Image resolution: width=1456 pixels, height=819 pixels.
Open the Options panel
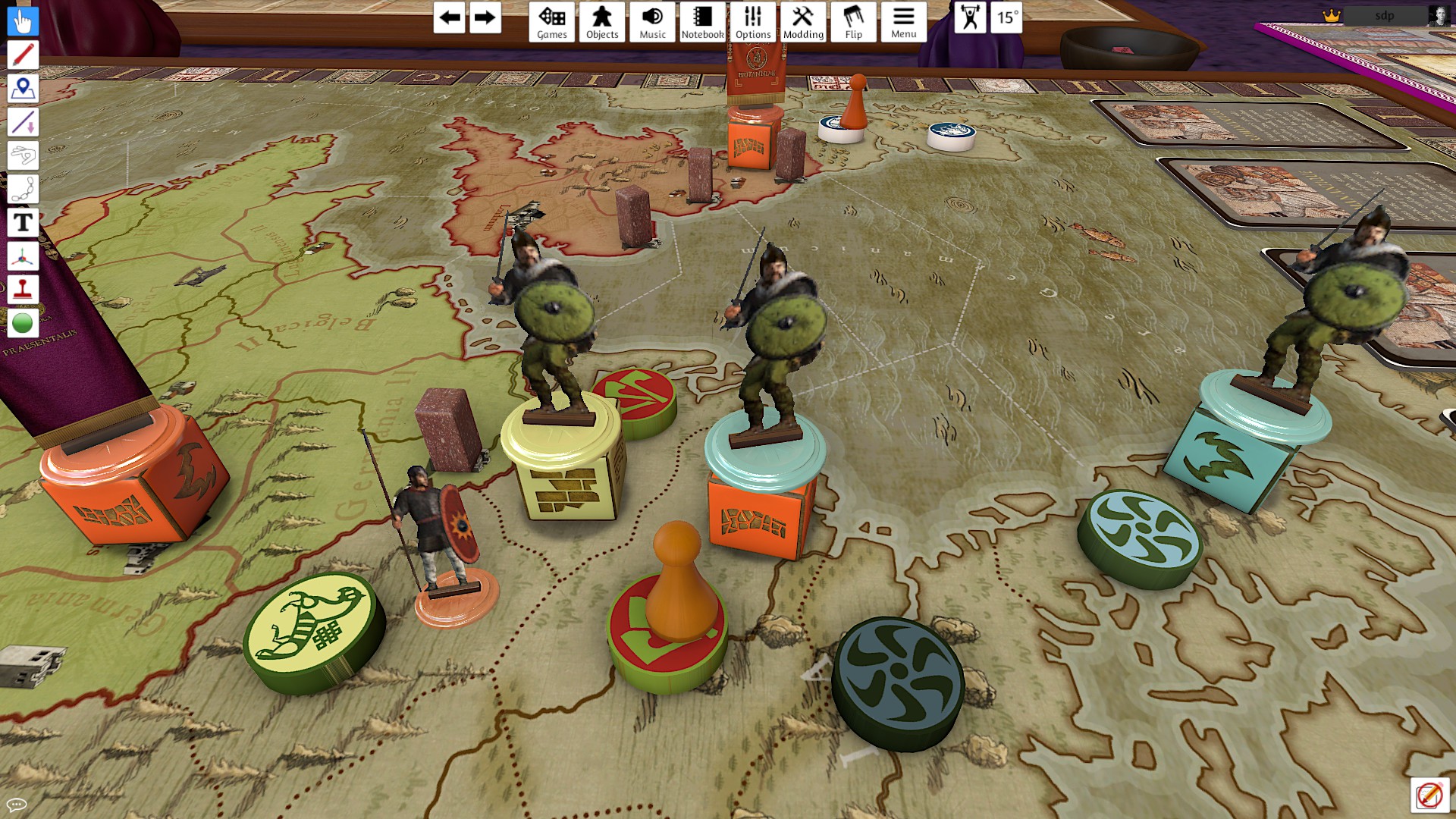pos(753,22)
